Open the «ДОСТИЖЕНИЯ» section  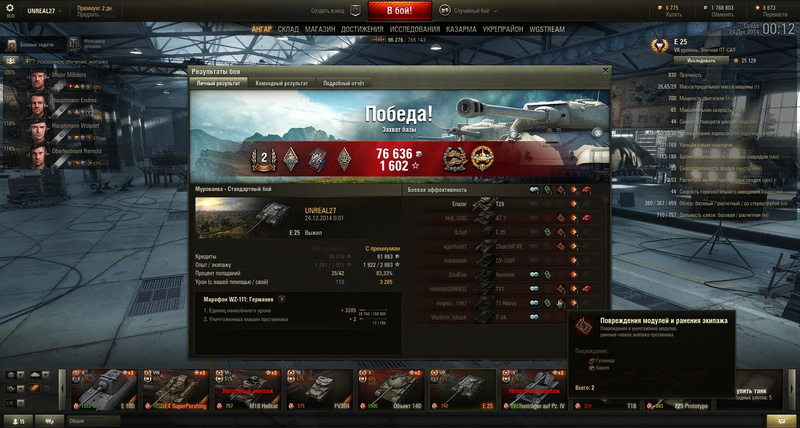361,30
